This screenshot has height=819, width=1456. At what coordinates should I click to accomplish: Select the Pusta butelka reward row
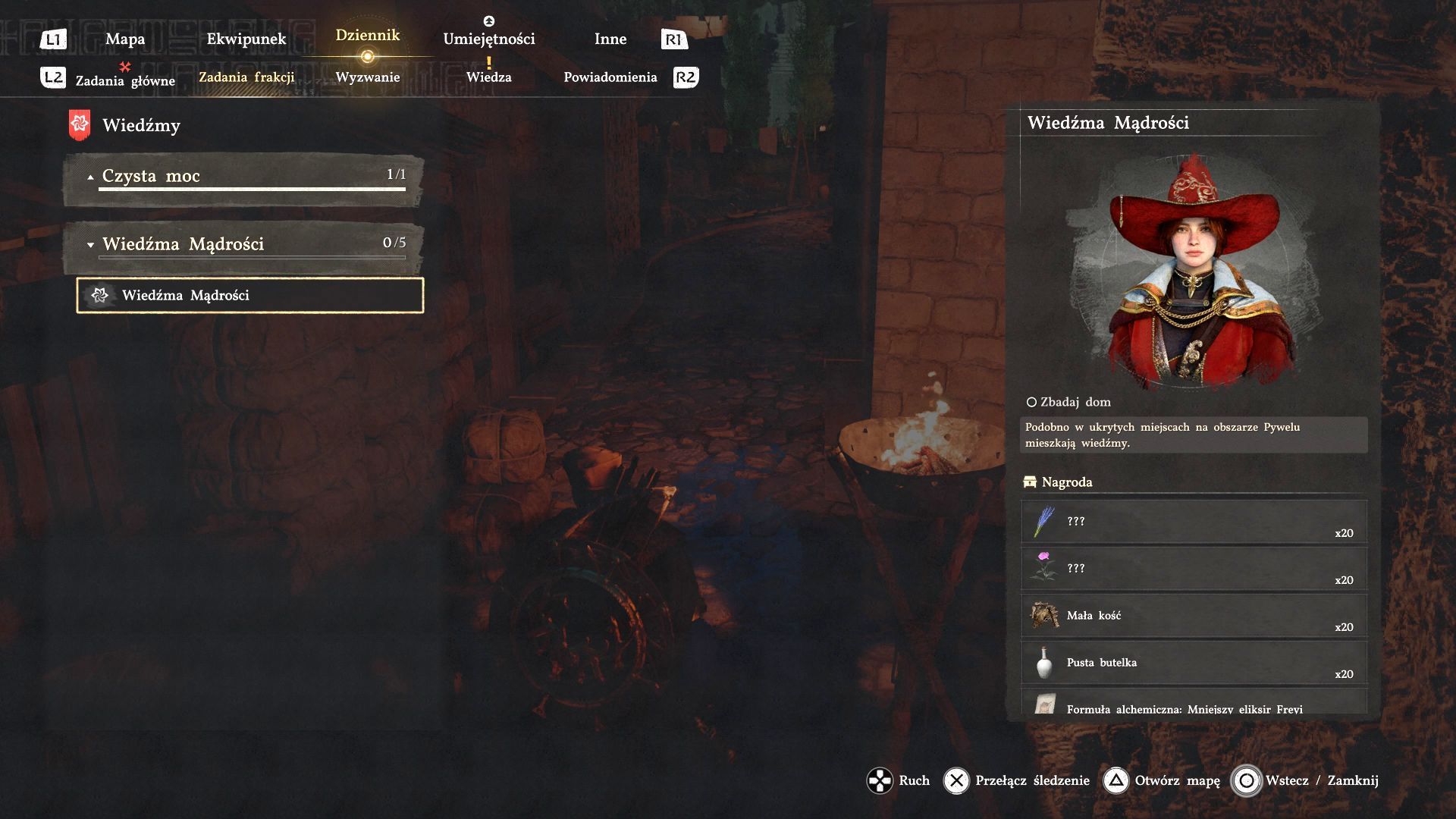click(1194, 663)
